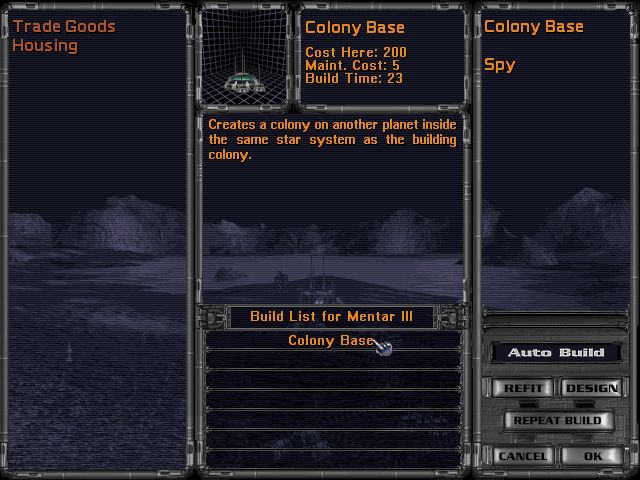Select Trade Goods from the build options

coord(64,27)
